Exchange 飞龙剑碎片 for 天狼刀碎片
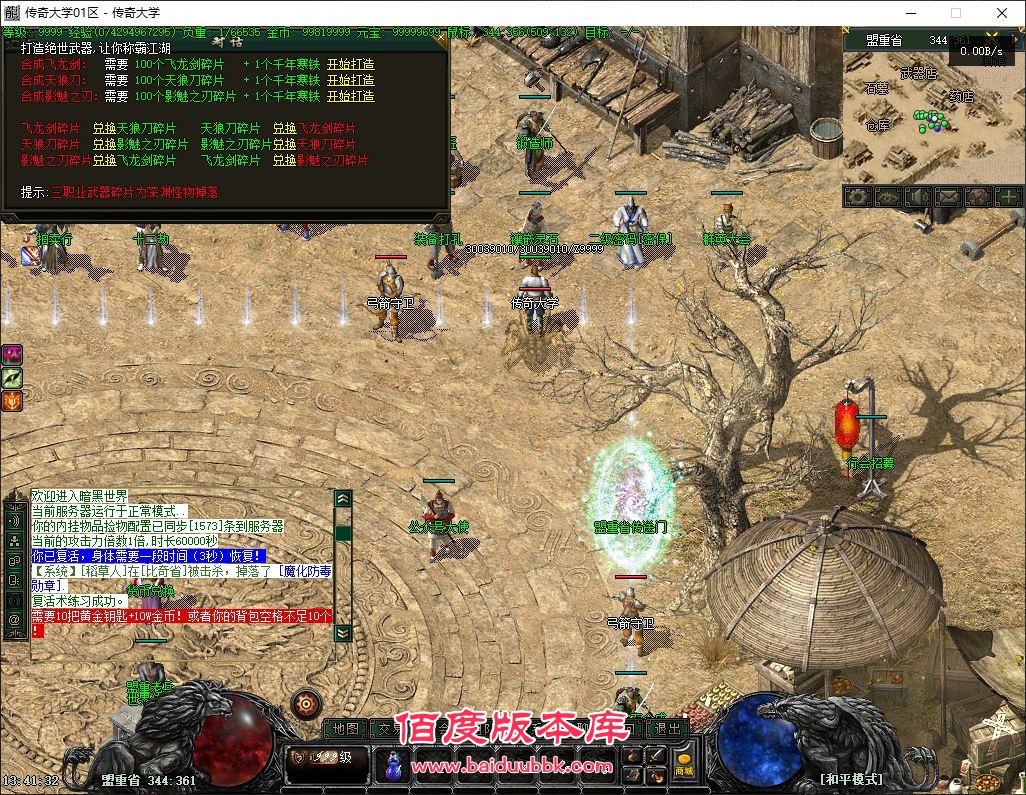Viewport: 1026px width, 795px height. click(104, 128)
